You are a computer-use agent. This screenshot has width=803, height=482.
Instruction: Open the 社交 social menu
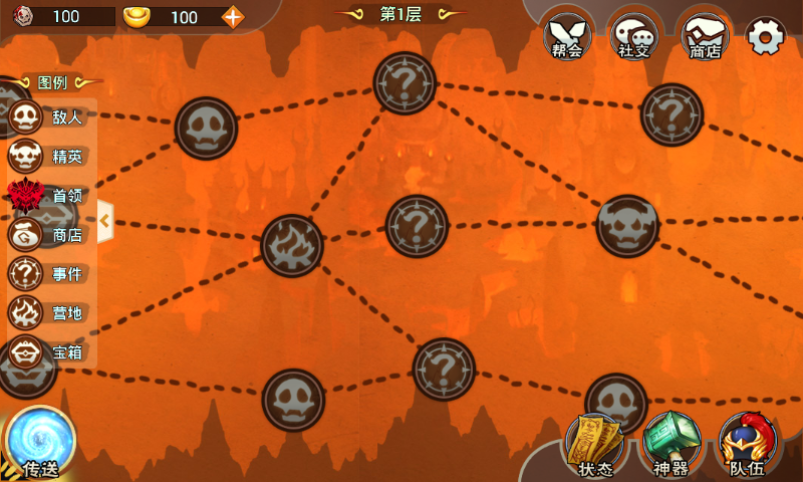pos(634,37)
